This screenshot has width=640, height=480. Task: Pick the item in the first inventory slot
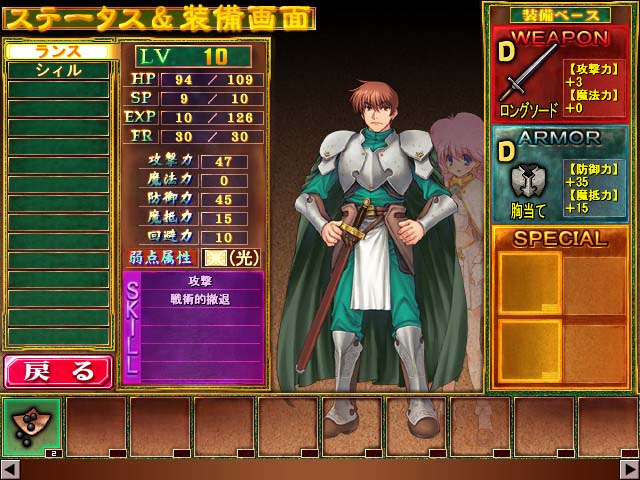31,427
